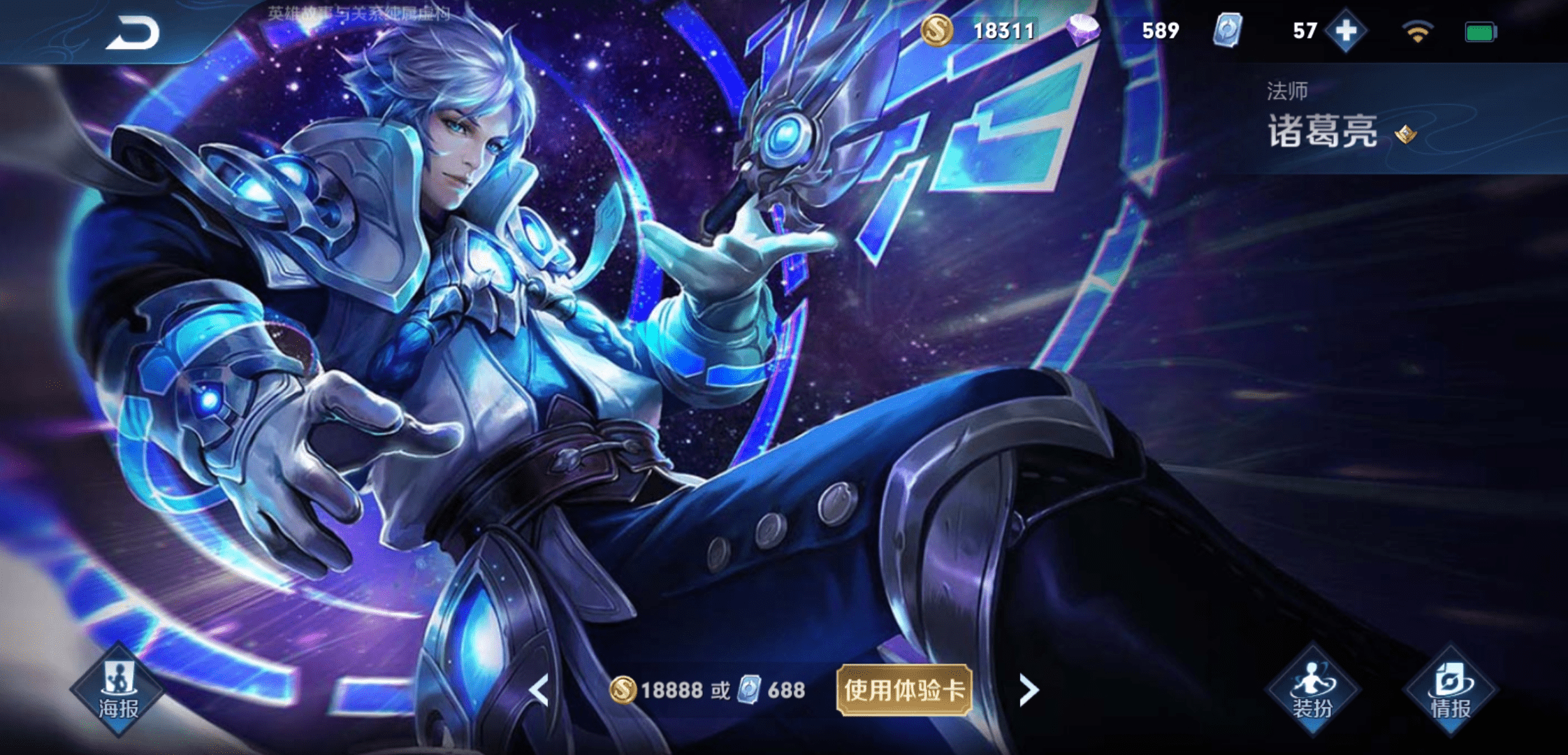Show the previous hero with left arrow
This screenshot has height=755, width=1568.
[x=539, y=690]
